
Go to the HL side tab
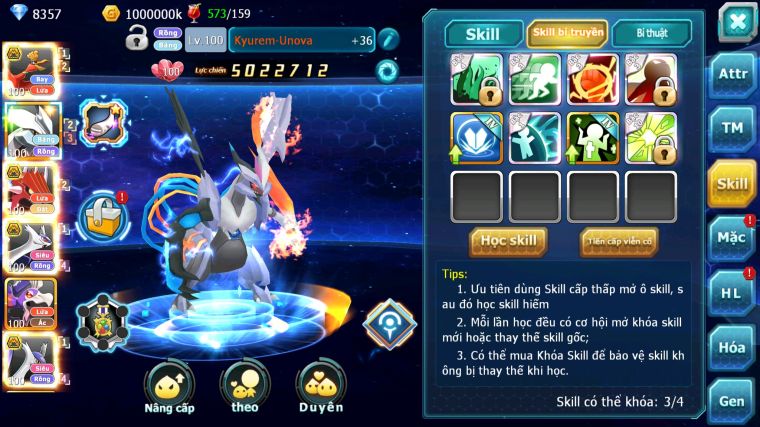(732, 293)
